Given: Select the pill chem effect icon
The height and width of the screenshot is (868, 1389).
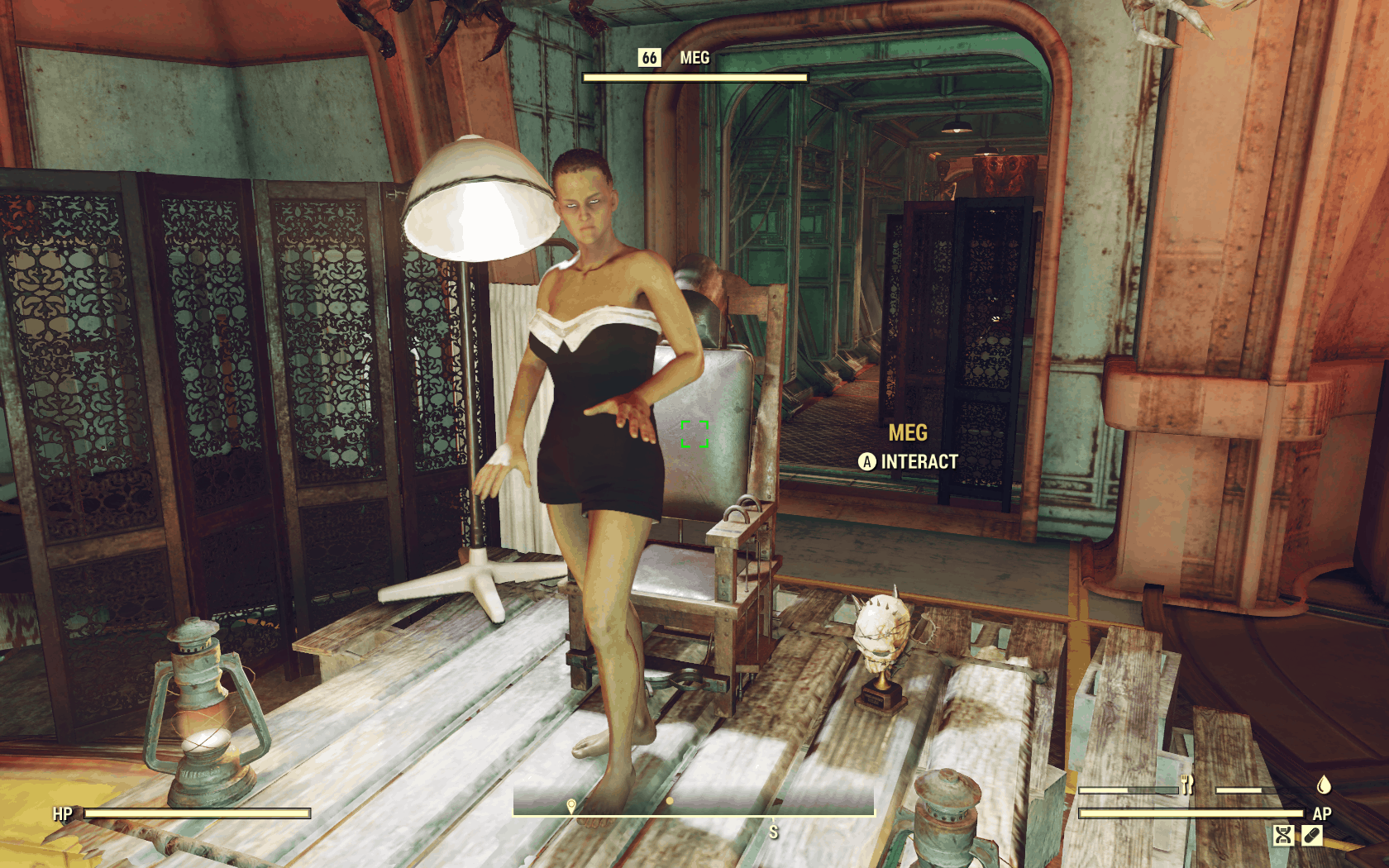Looking at the screenshot, I should [x=1311, y=836].
